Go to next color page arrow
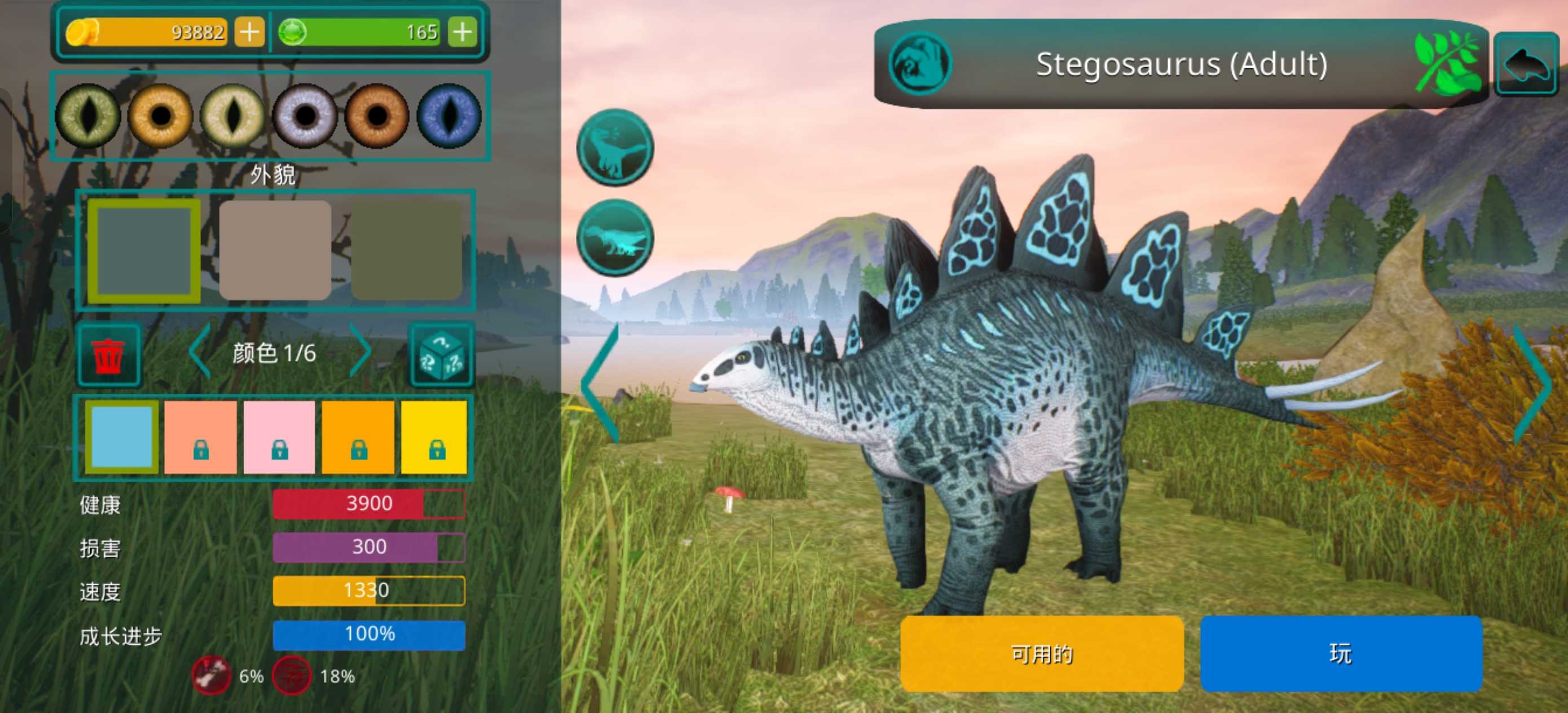Screen dimensions: 1568x713 [360, 352]
